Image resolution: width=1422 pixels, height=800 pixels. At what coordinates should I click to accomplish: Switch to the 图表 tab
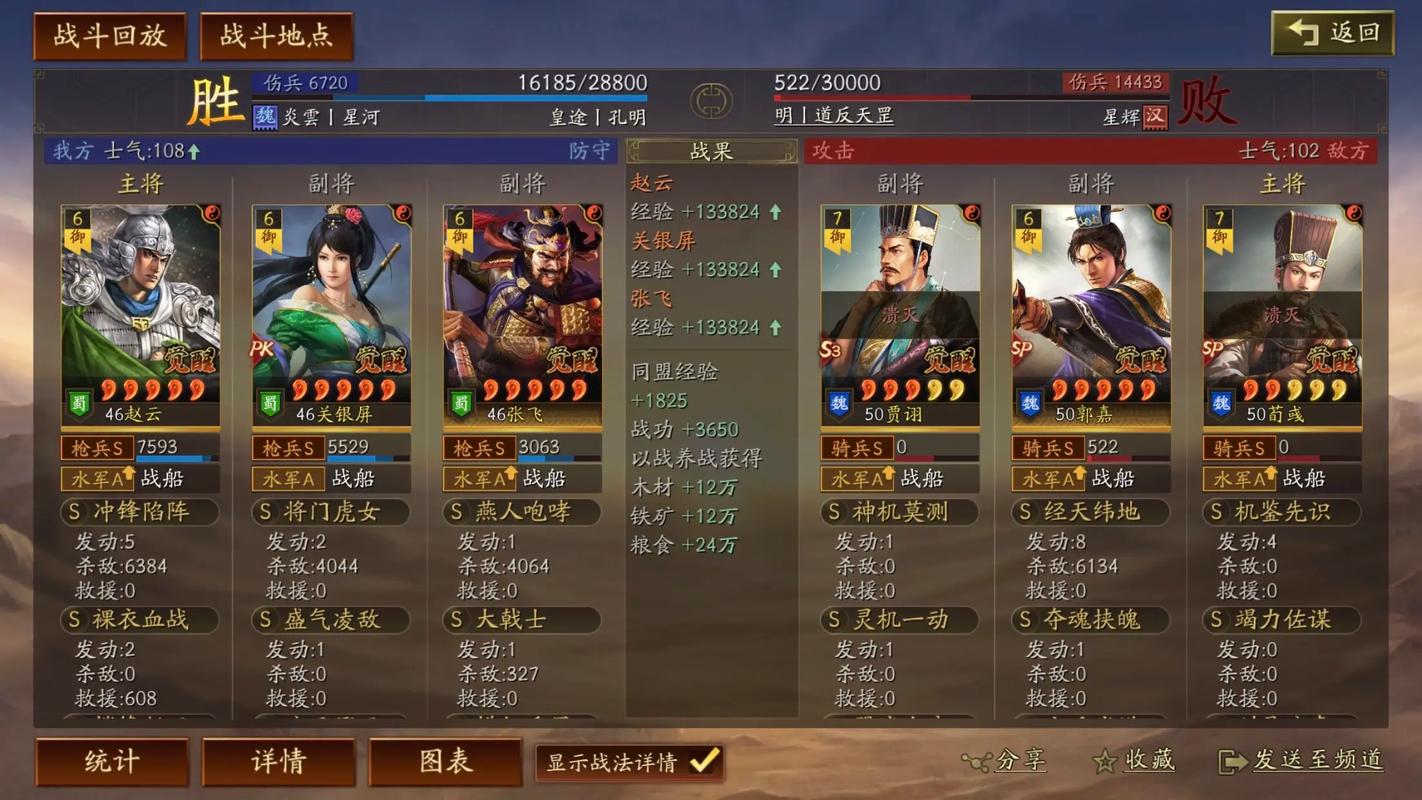pyautogui.click(x=445, y=761)
